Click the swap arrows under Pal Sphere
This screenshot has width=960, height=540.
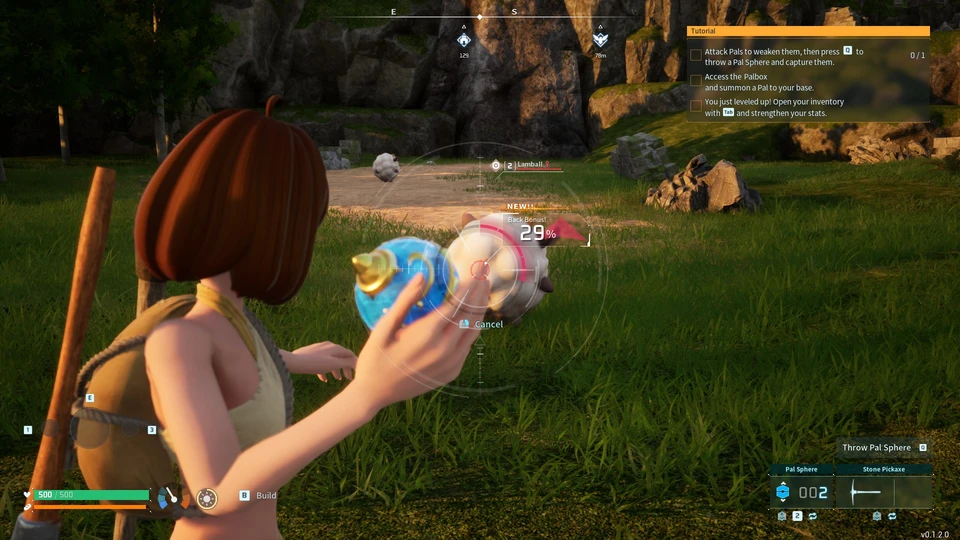tap(812, 516)
